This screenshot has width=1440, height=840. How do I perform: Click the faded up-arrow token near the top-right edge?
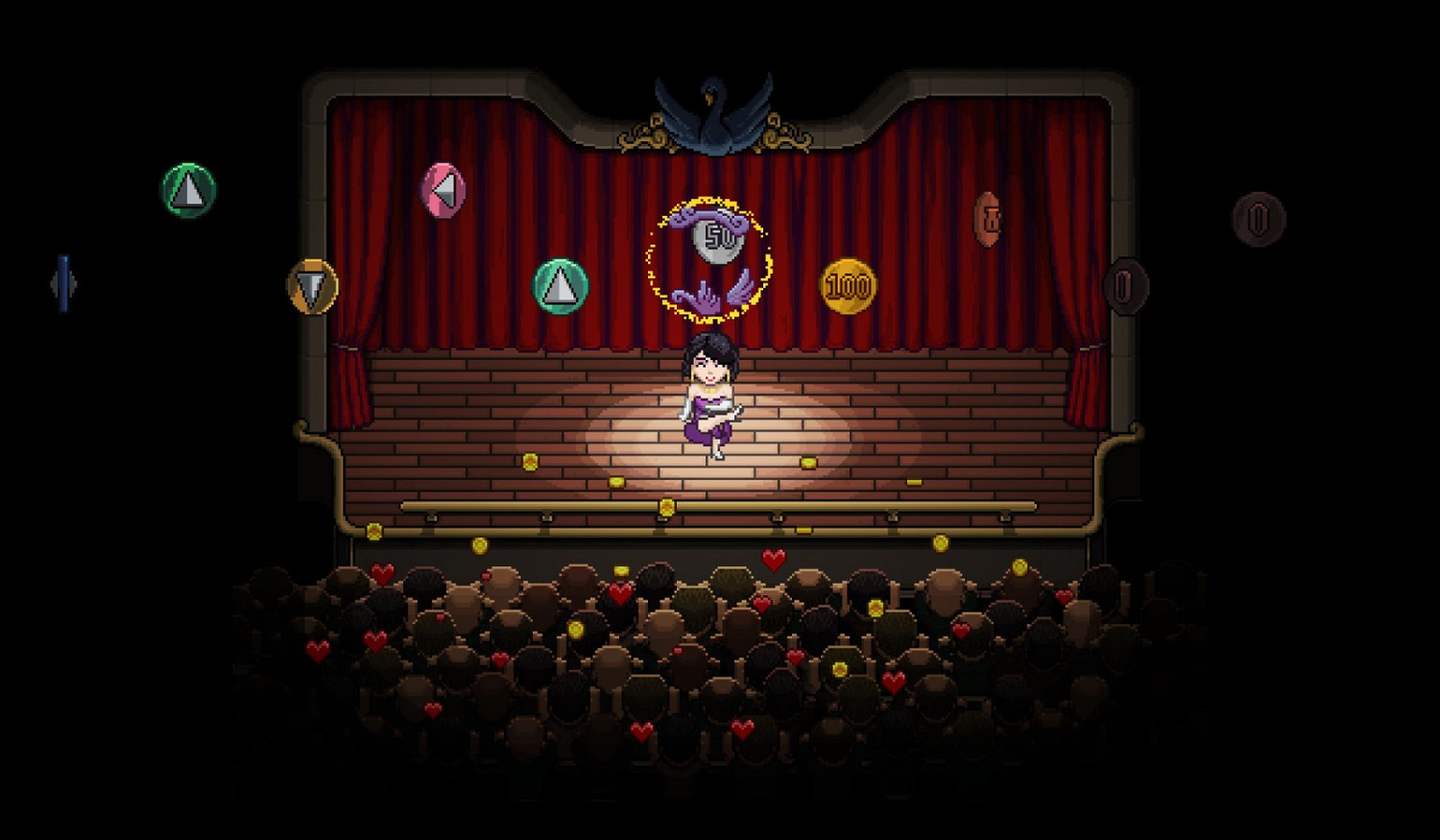click(1259, 219)
